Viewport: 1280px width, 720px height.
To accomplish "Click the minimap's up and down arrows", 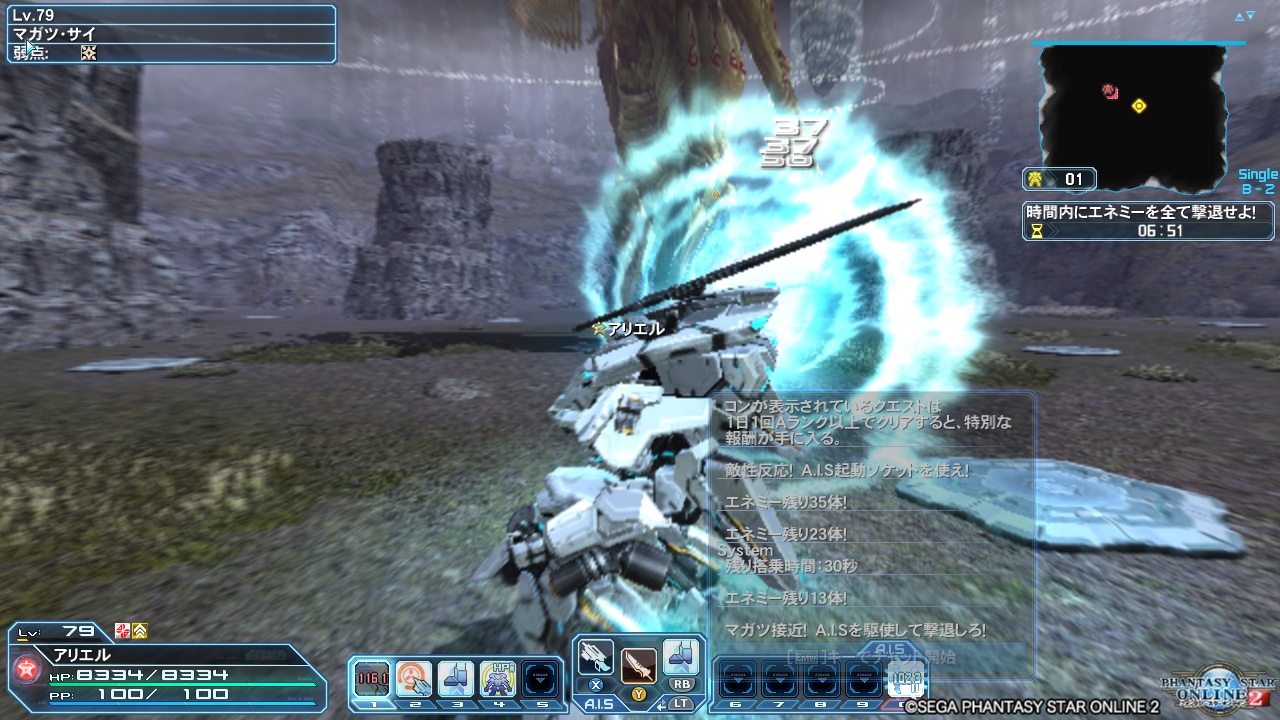I will (1244, 16).
